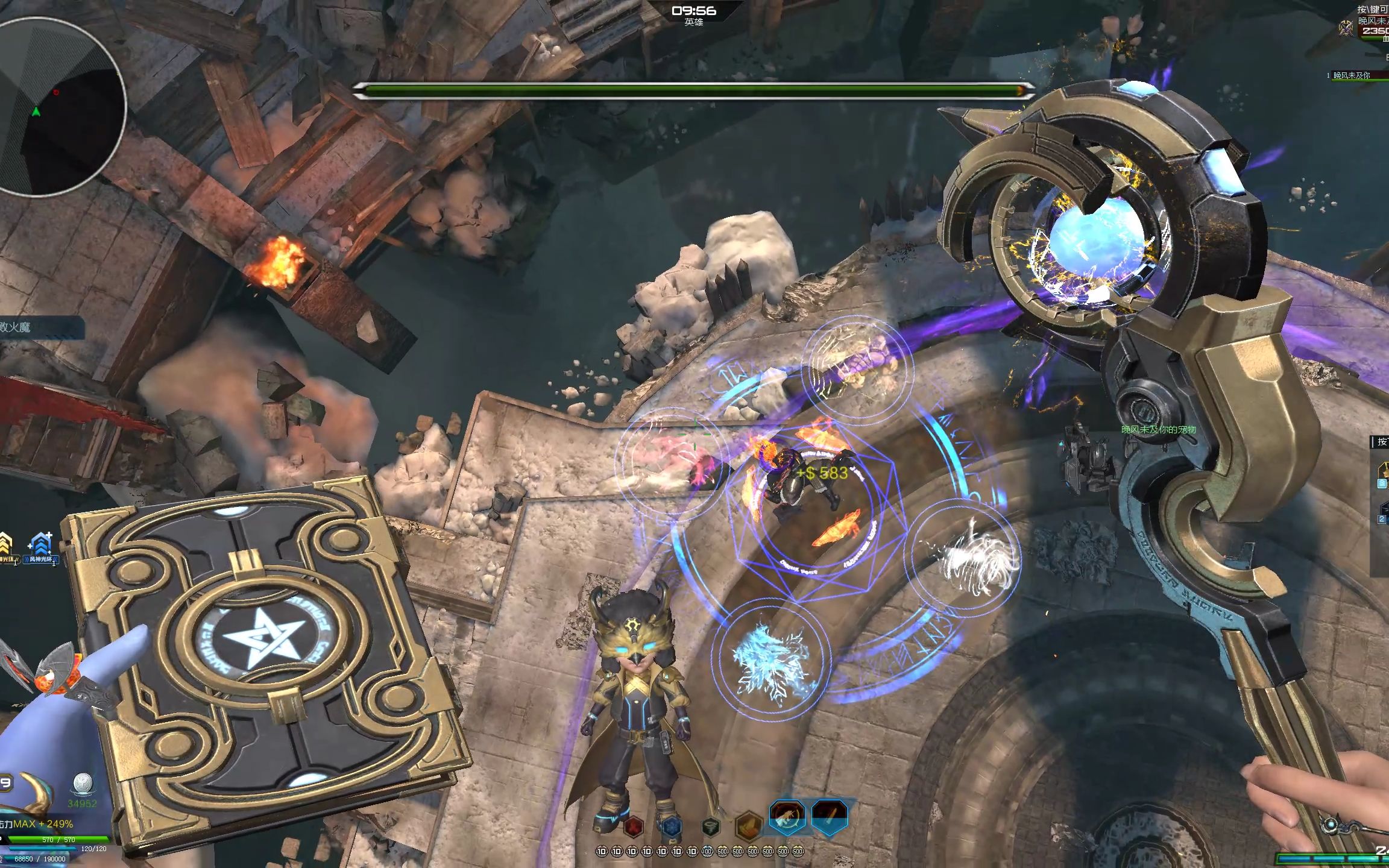
Task: Trigger the dark tornado skill icon
Action: [x=711, y=827]
